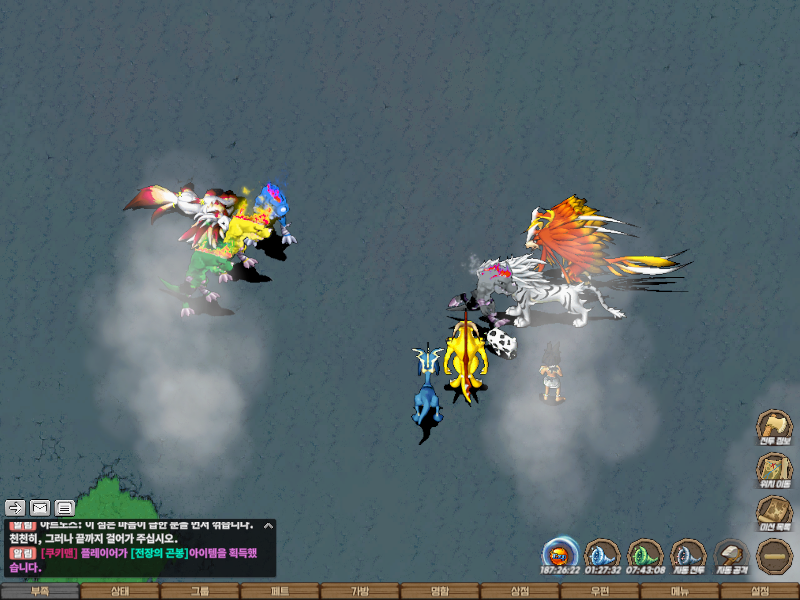Open 전투 정보 axe icon
800x600 pixels.
774,427
